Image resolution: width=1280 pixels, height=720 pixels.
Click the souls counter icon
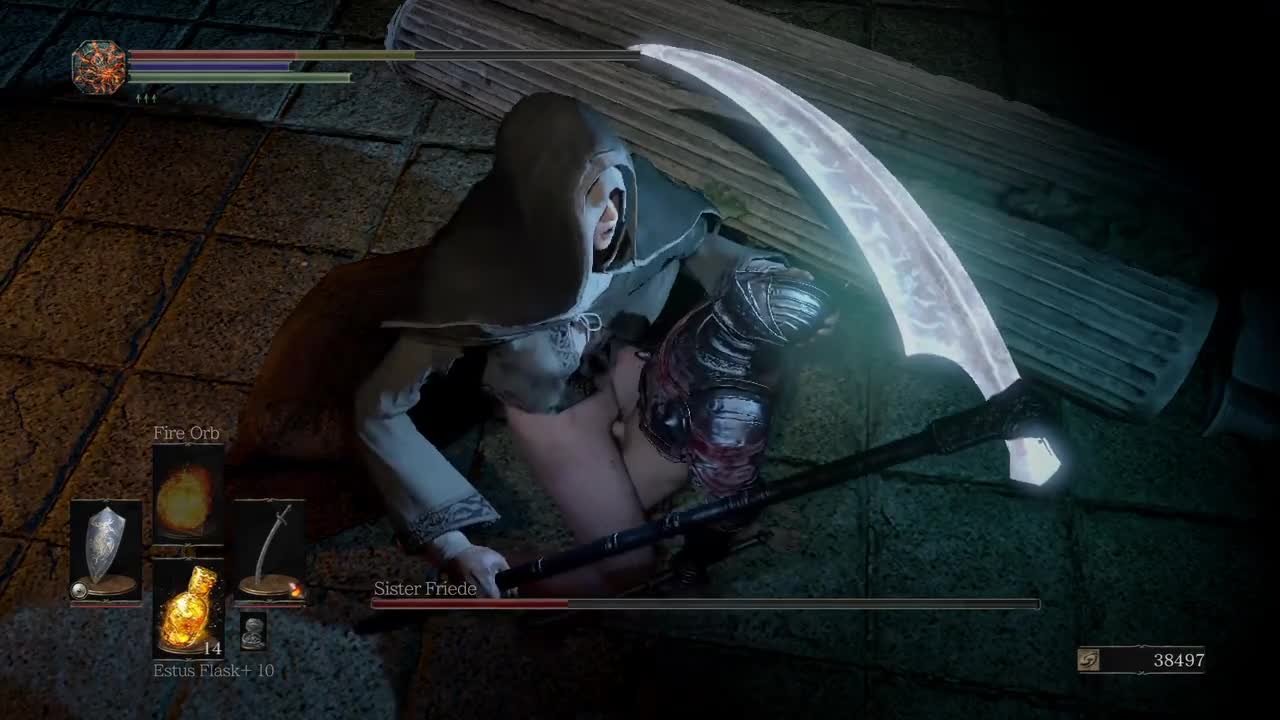pos(1090,660)
